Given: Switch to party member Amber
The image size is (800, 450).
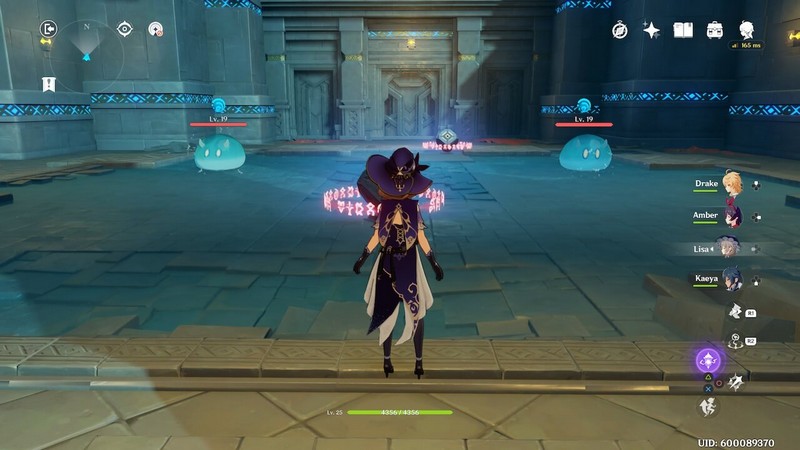Looking at the screenshot, I should pos(731,215).
